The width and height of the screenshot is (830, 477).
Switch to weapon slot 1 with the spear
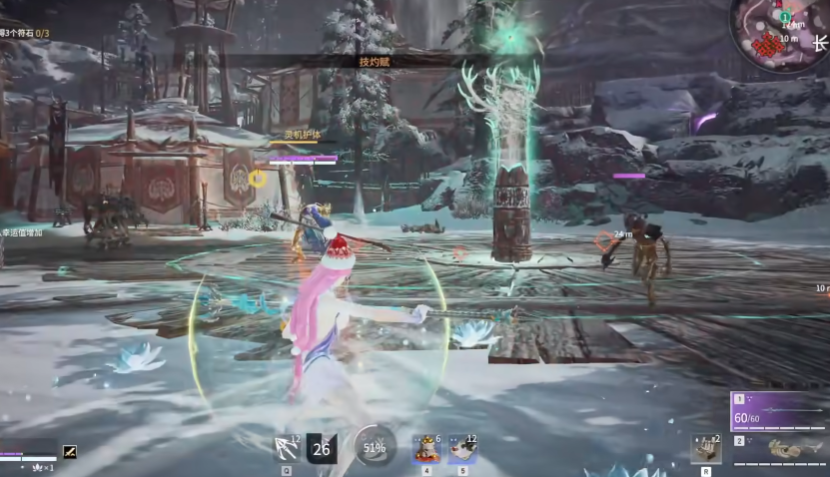tap(780, 410)
